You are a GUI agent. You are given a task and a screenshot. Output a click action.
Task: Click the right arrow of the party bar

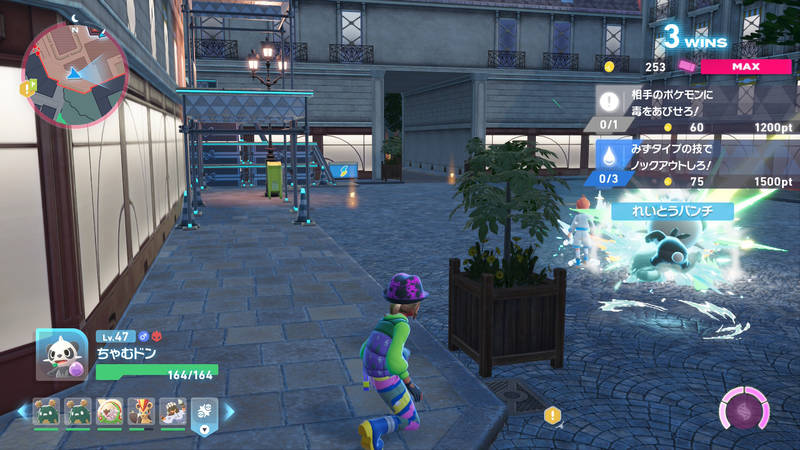(x=229, y=411)
